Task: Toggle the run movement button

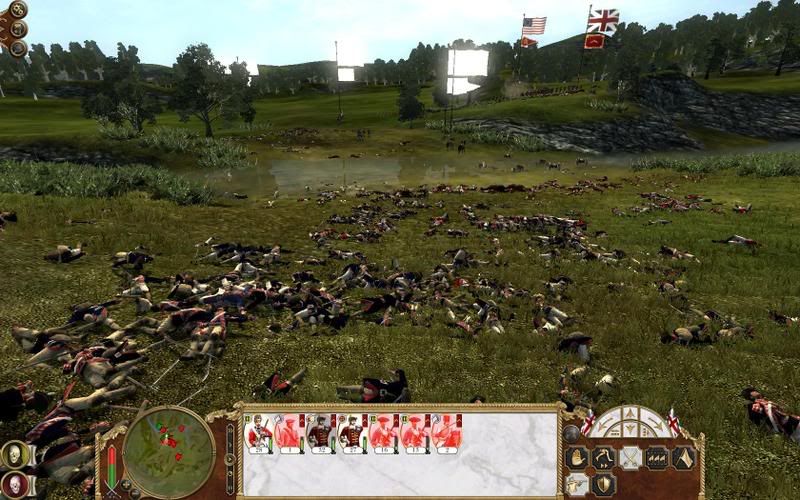Action: coord(603,457)
